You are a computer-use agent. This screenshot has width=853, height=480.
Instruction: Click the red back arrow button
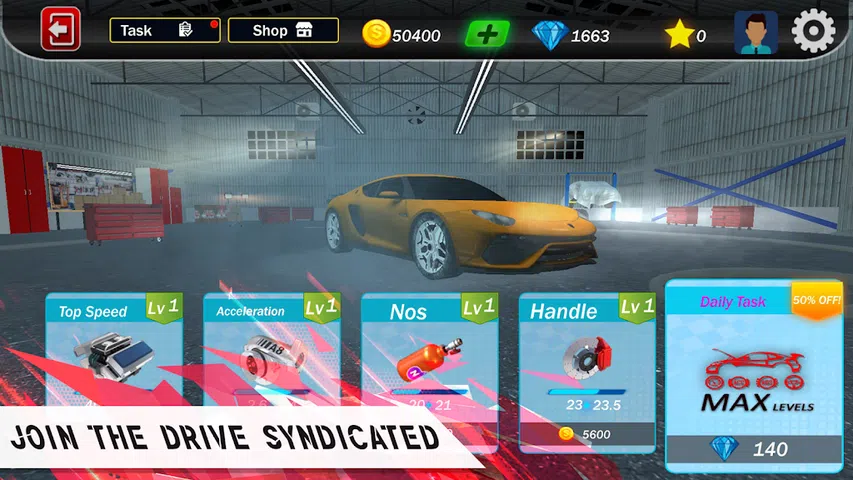click(x=60, y=30)
